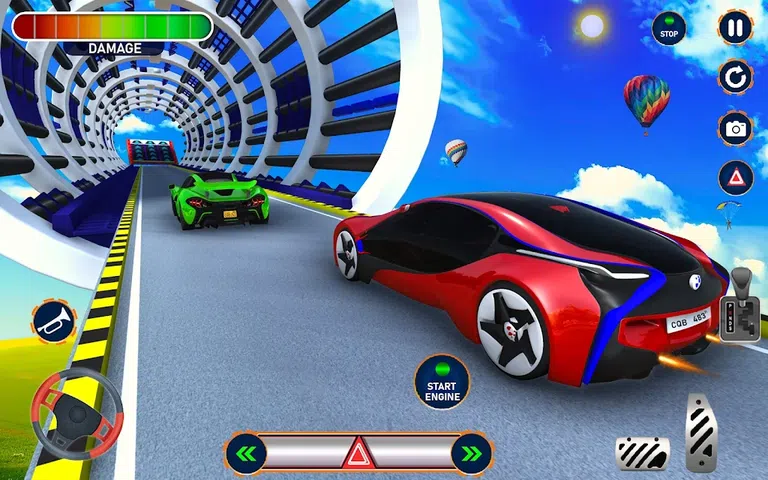Click the circular reset arrow button
The image size is (768, 480).
click(735, 76)
